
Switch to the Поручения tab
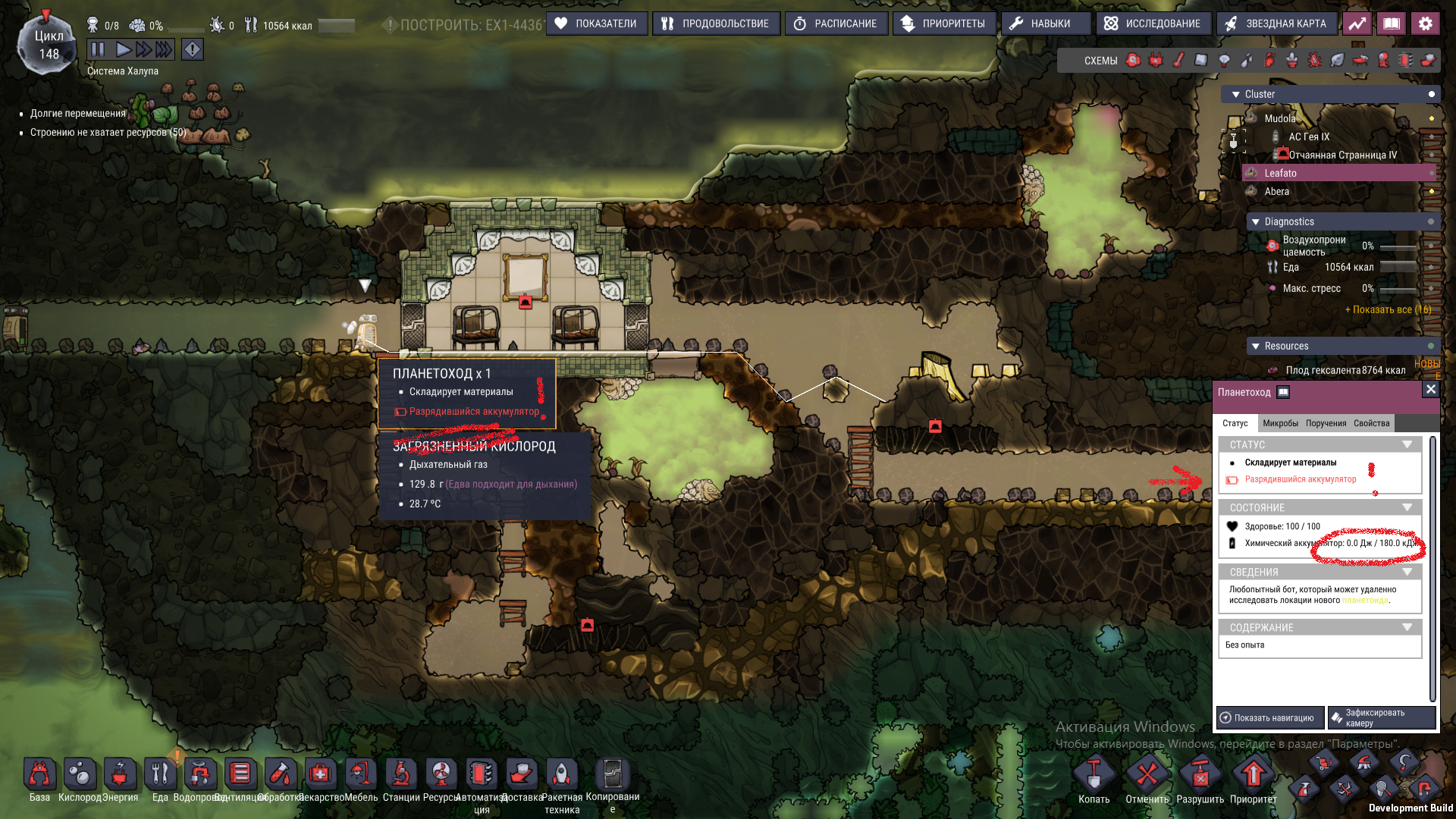coord(1326,423)
